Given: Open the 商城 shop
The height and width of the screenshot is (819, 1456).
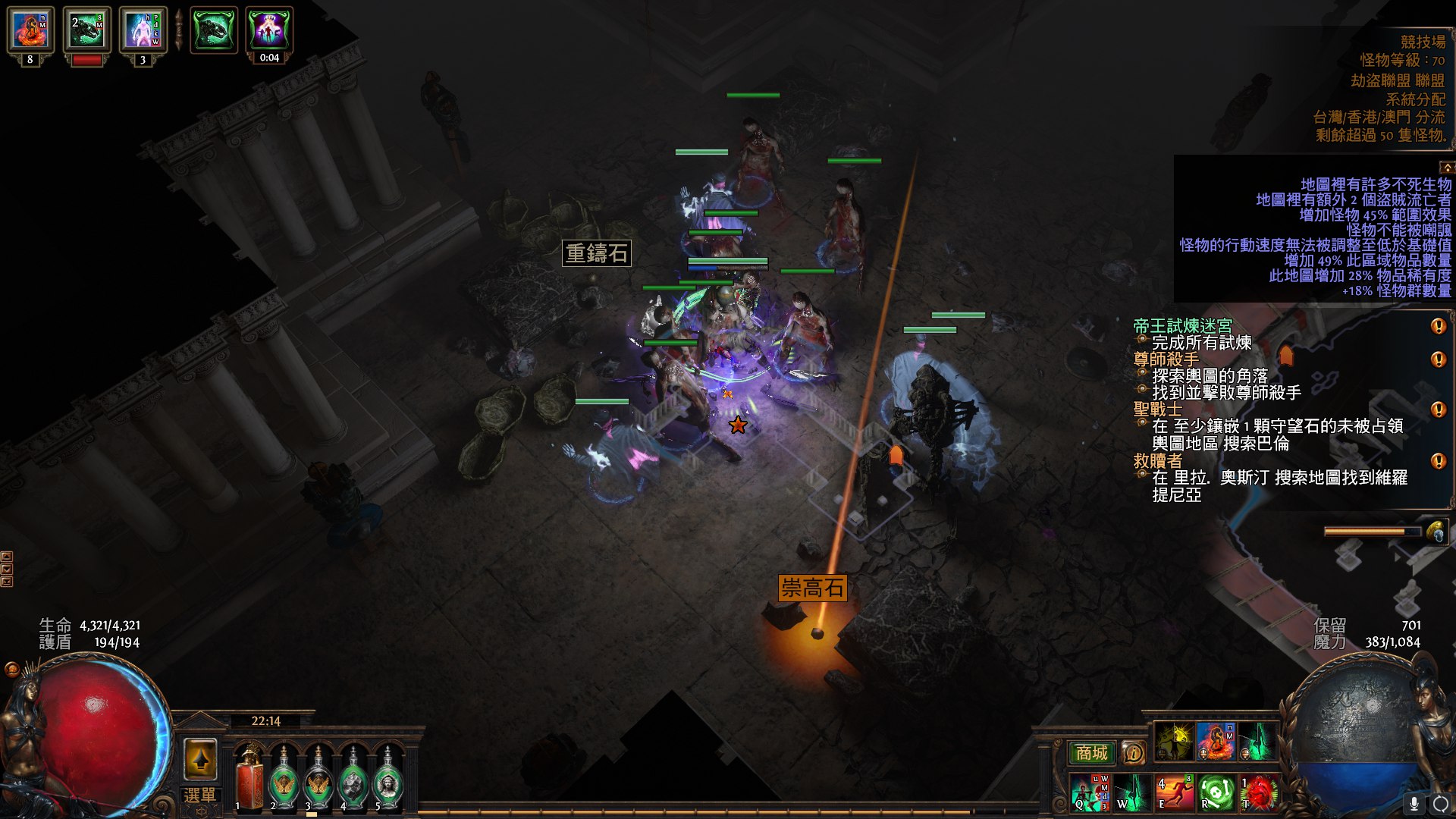Looking at the screenshot, I should point(1091,752).
